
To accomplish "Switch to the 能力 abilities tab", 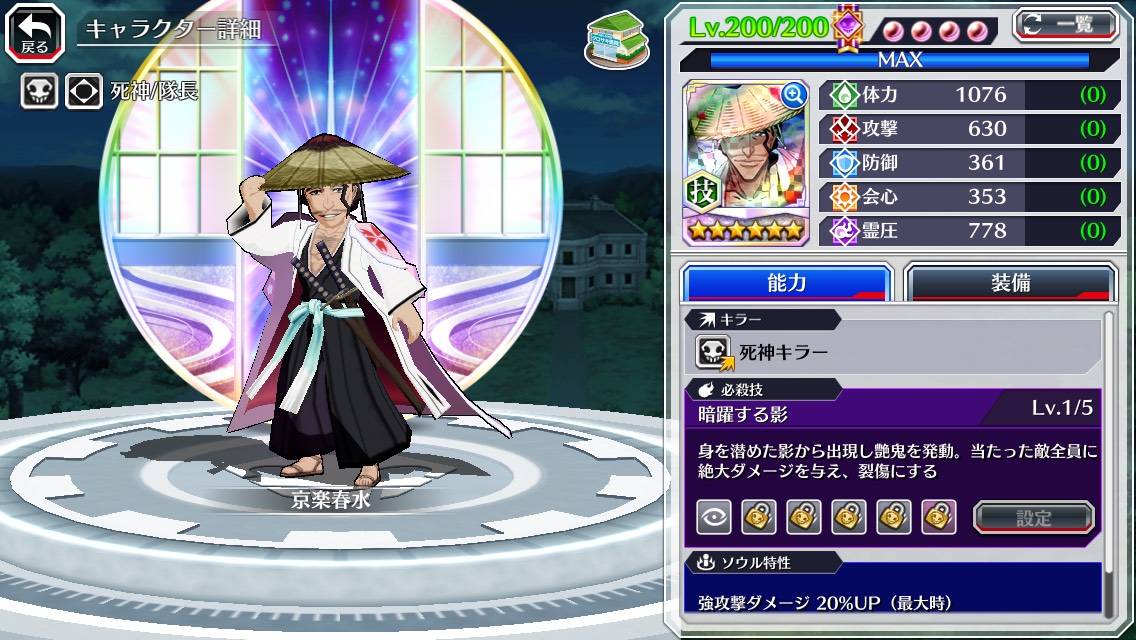I will click(x=787, y=283).
